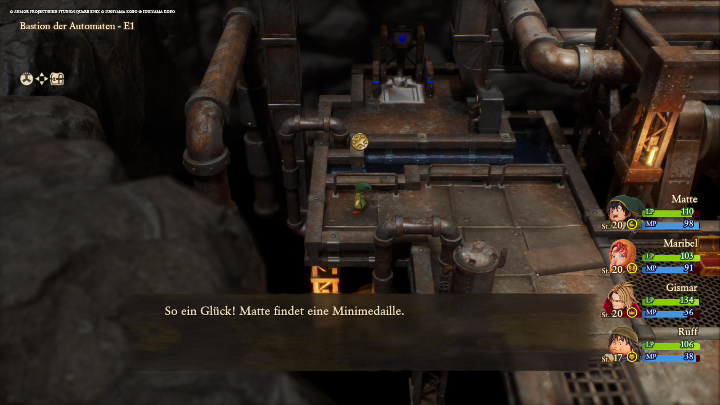Click the round Mini Medal tracker icon

26,79
